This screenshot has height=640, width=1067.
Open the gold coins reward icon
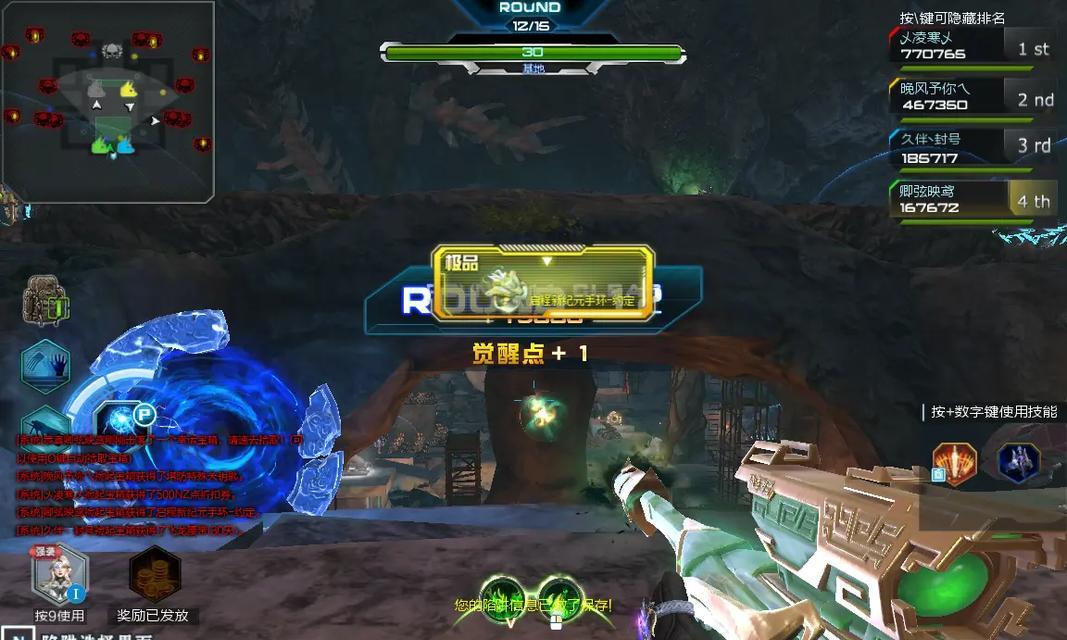(154, 575)
